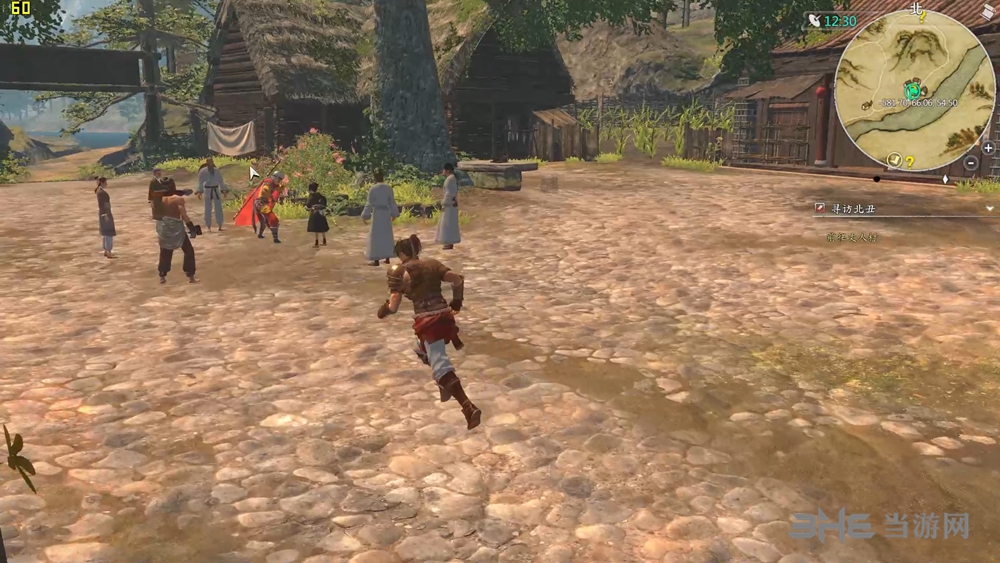Click the yellow question mark at minimap top

[922, 17]
